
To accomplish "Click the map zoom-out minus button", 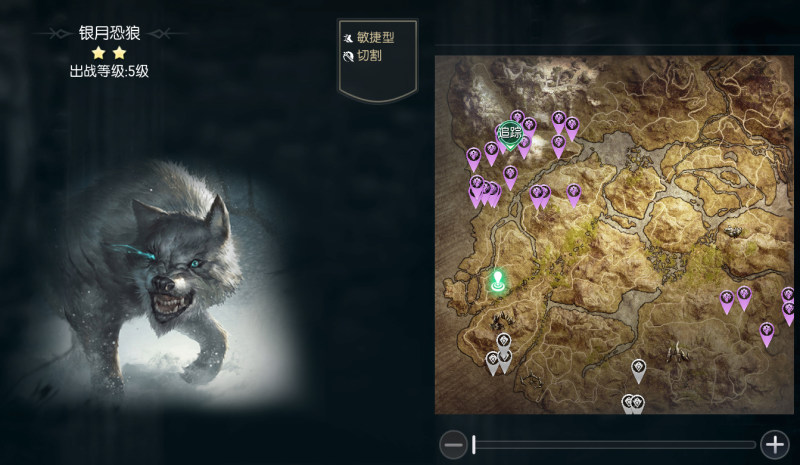I will click(x=453, y=444).
